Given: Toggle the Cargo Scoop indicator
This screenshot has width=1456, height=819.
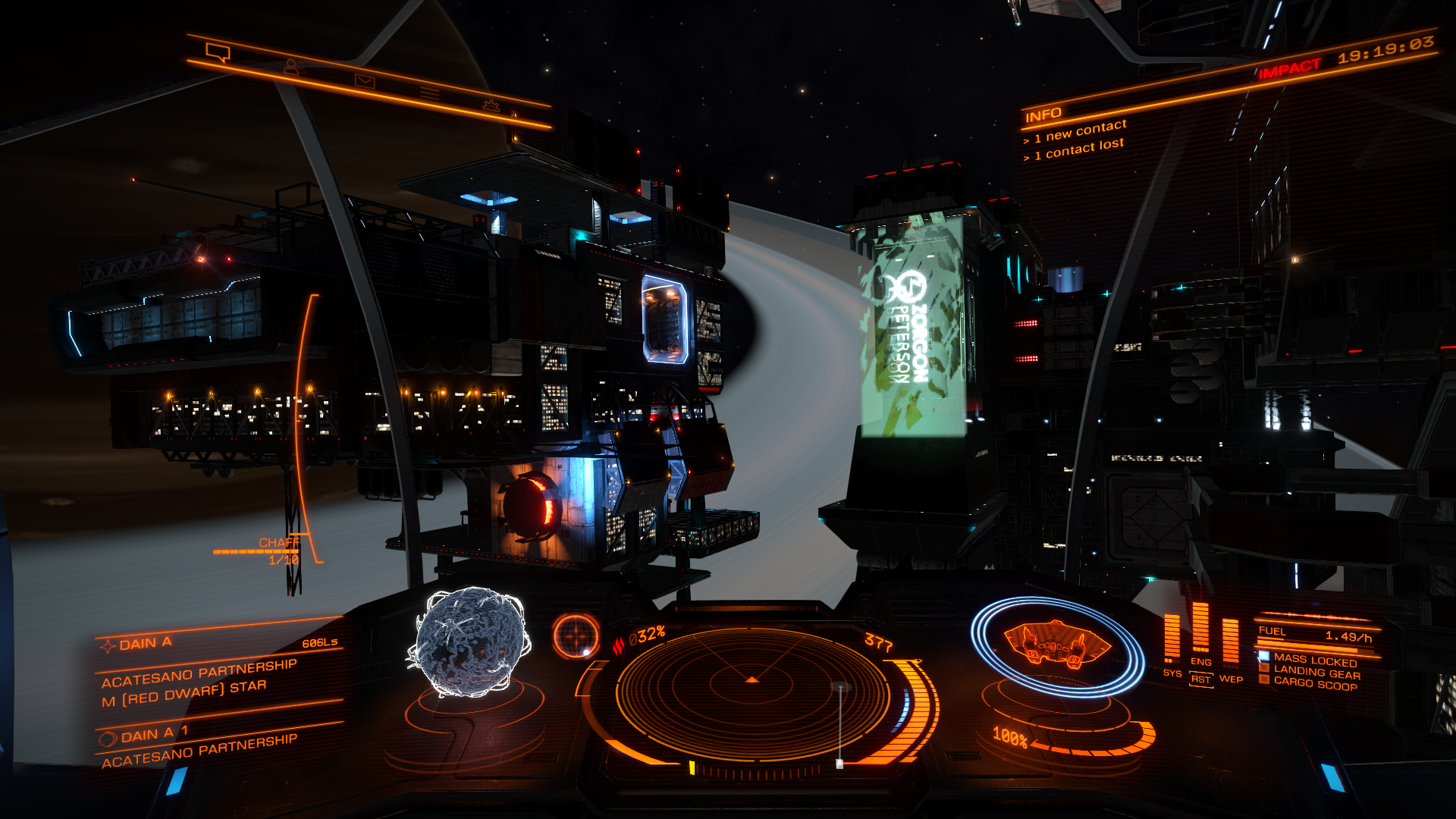Looking at the screenshot, I should [x=1315, y=684].
